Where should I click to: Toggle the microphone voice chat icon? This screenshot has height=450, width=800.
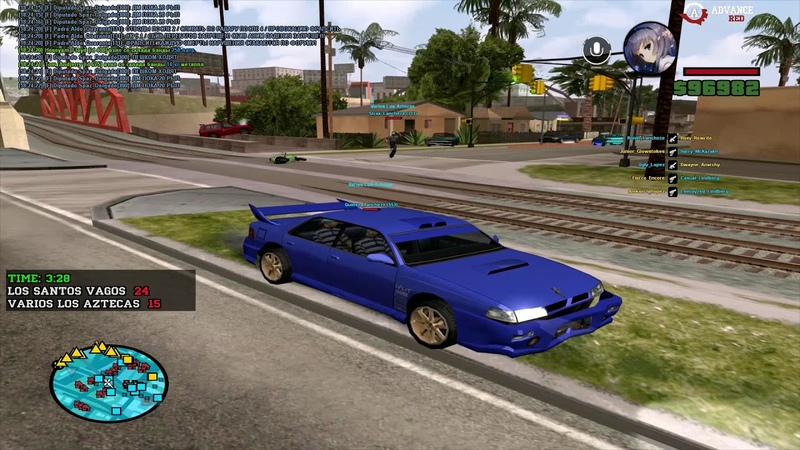pyautogui.click(x=597, y=50)
